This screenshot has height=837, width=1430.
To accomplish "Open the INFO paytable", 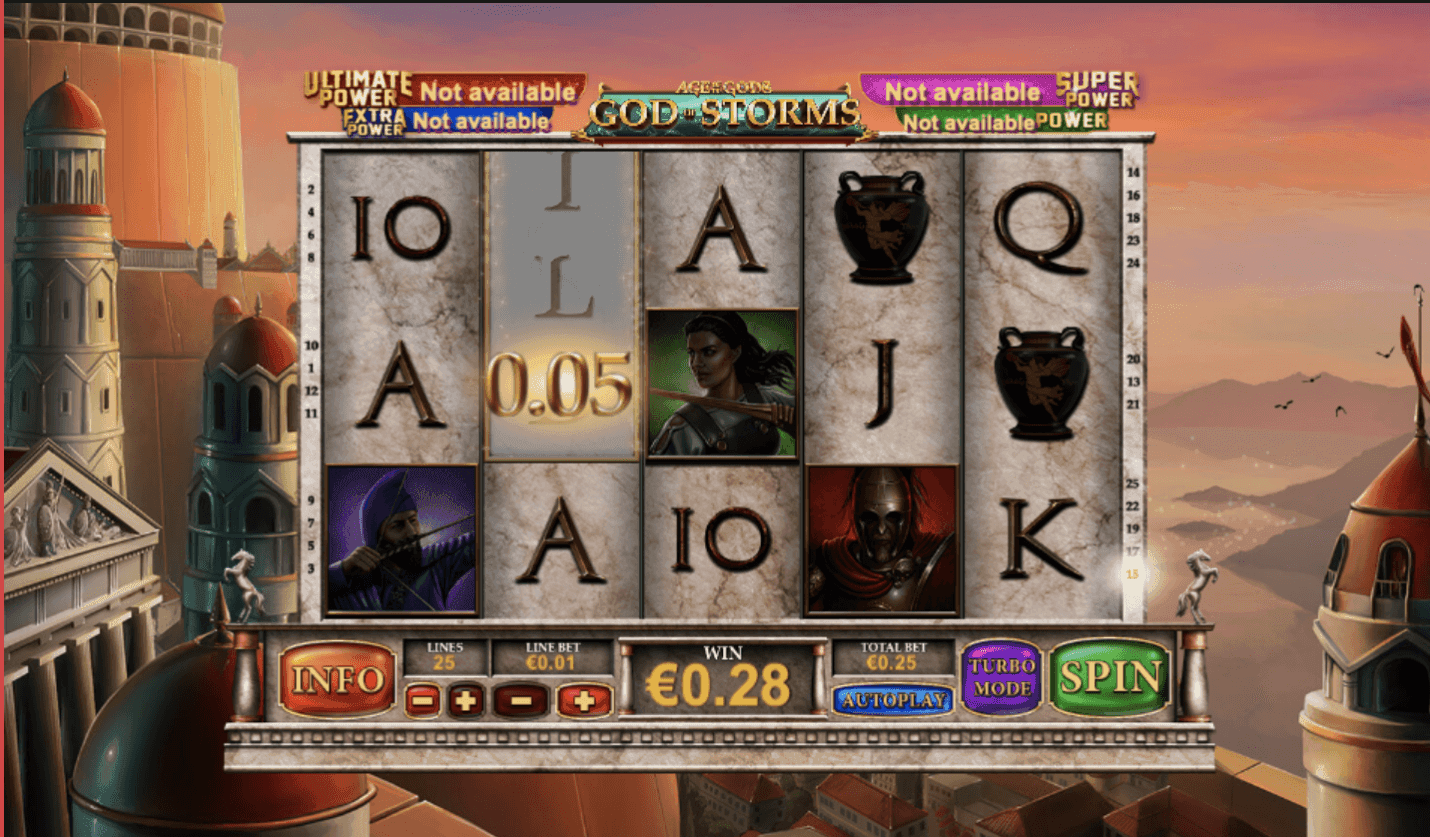I will (337, 680).
